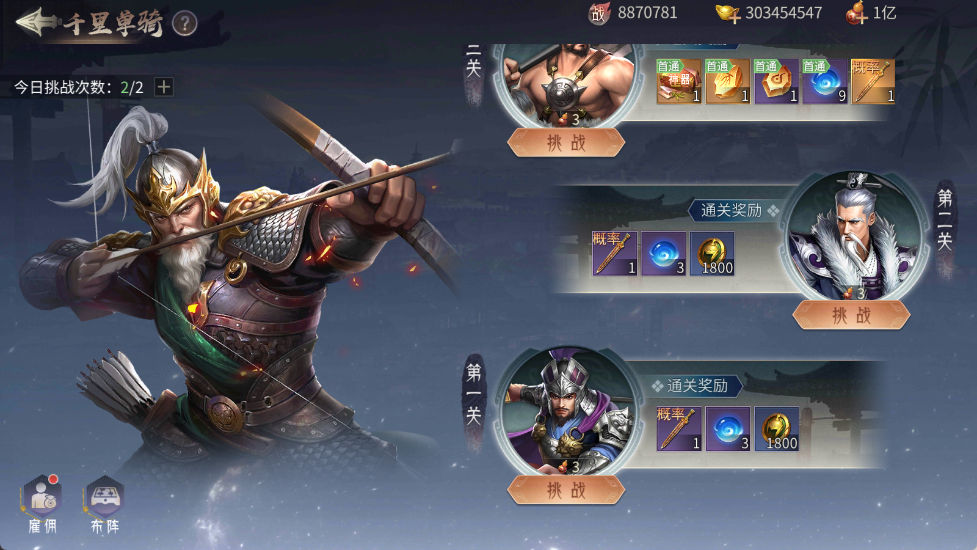Screen dimensions: 977x550
Task: Challenge the 第一关 helmeted general
Action: 566,490
